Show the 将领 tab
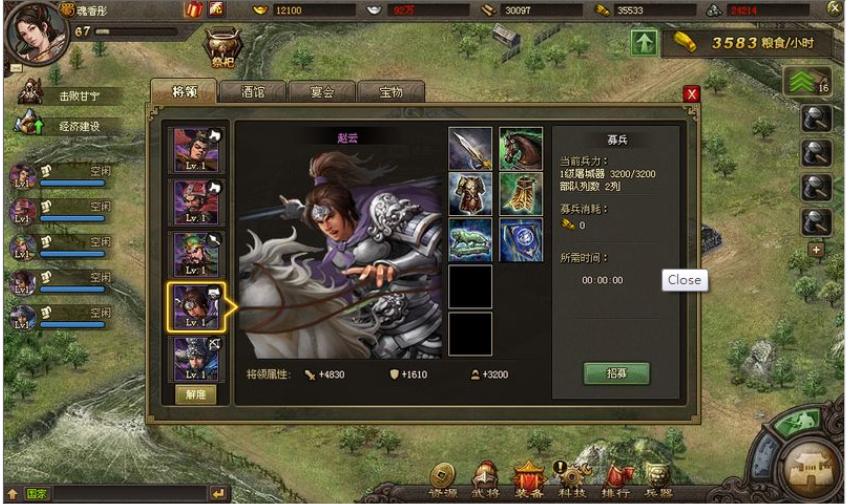 click(x=183, y=91)
